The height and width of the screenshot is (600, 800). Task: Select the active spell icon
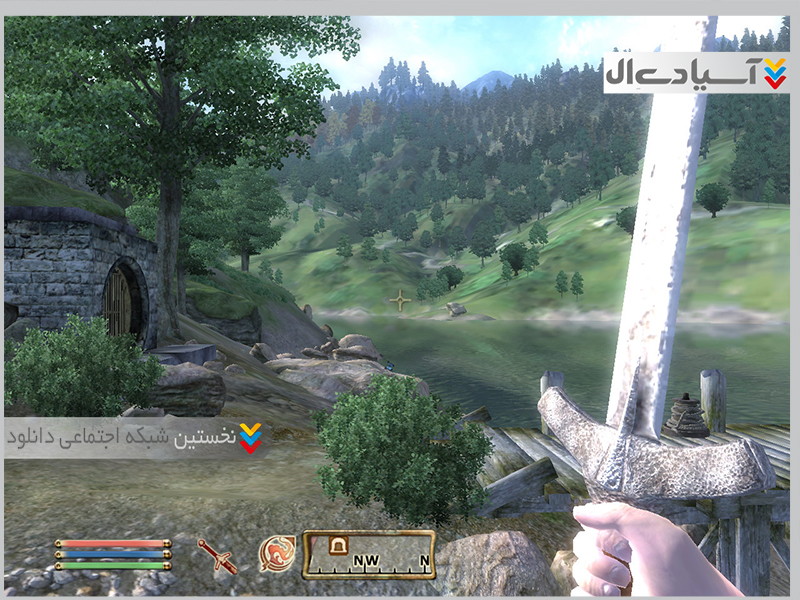coord(276,554)
